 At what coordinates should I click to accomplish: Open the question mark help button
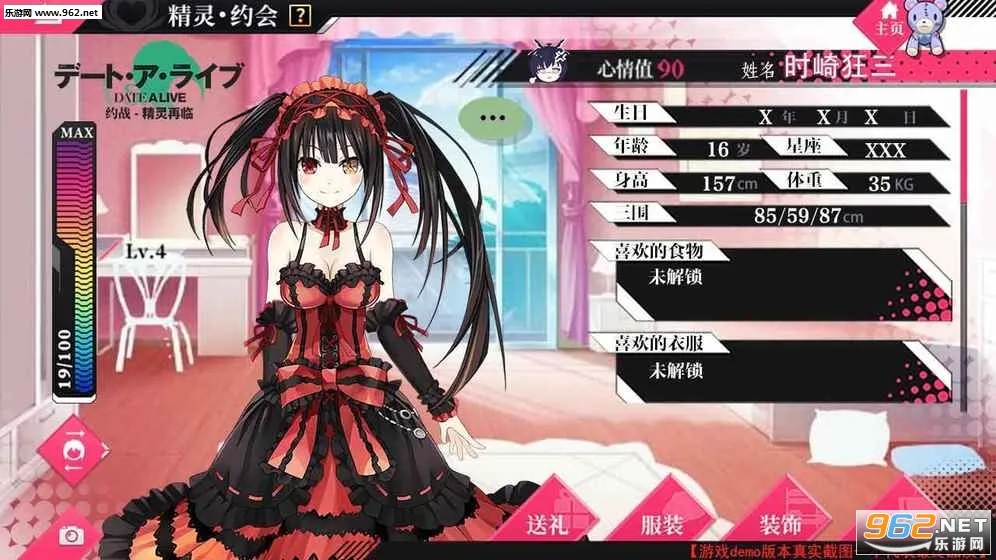pos(300,16)
